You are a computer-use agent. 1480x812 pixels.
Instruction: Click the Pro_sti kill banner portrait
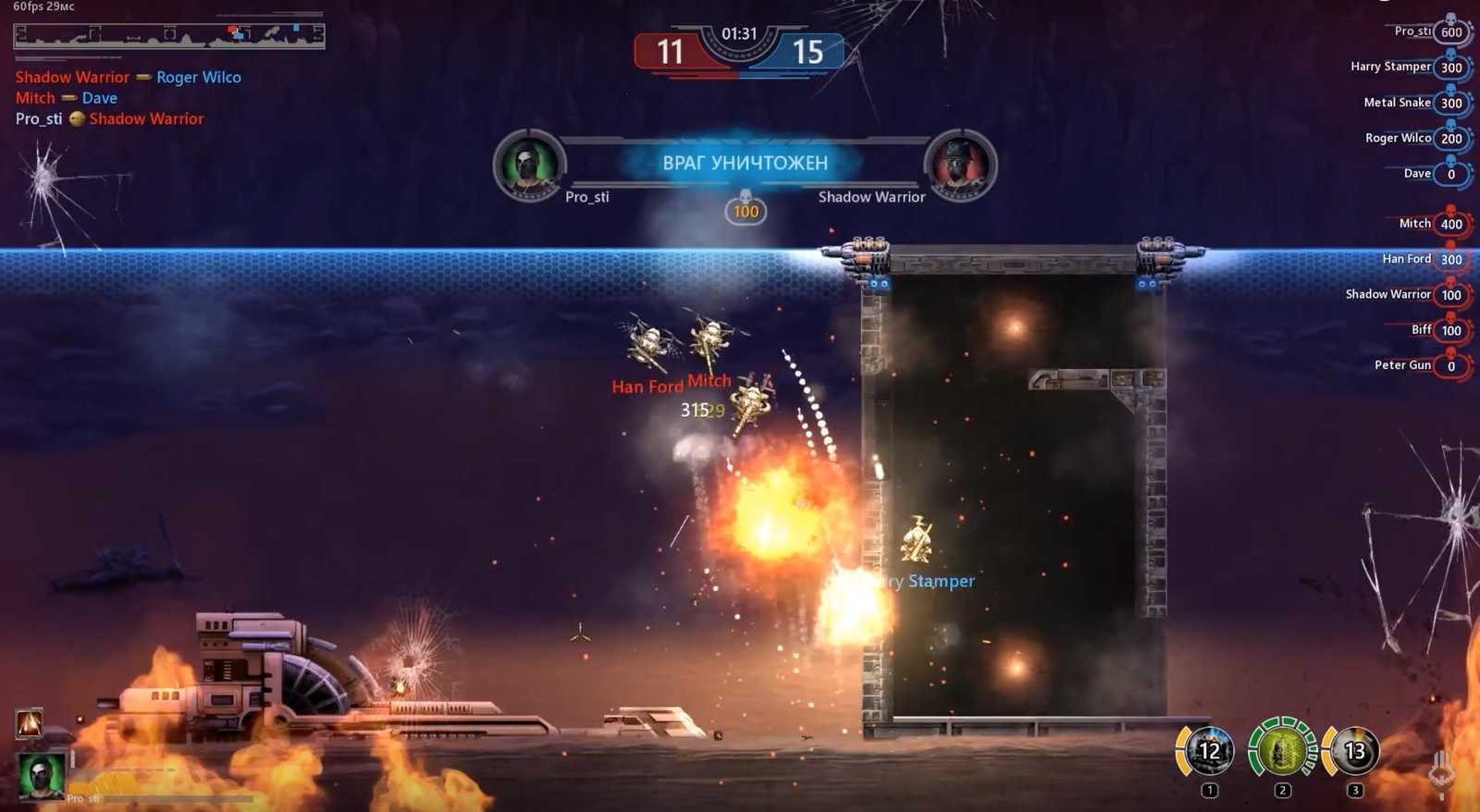pyautogui.click(x=528, y=166)
